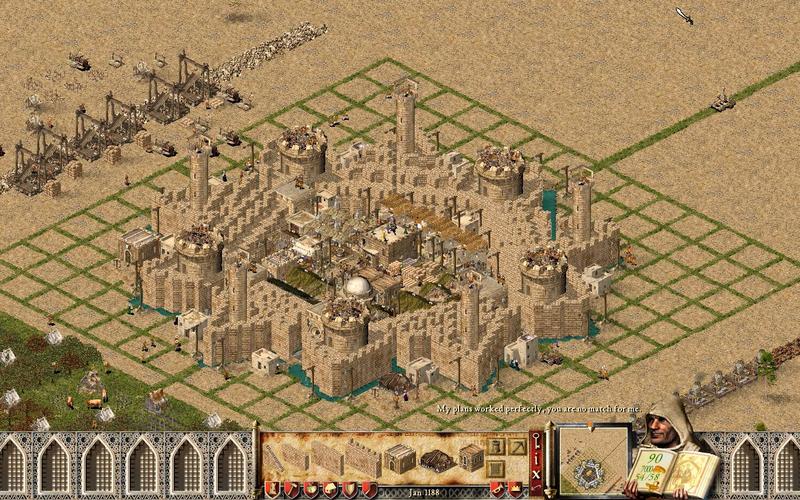Click the minimap of the castle
Image resolution: width=800 pixels, height=500 pixels.
(x=592, y=462)
